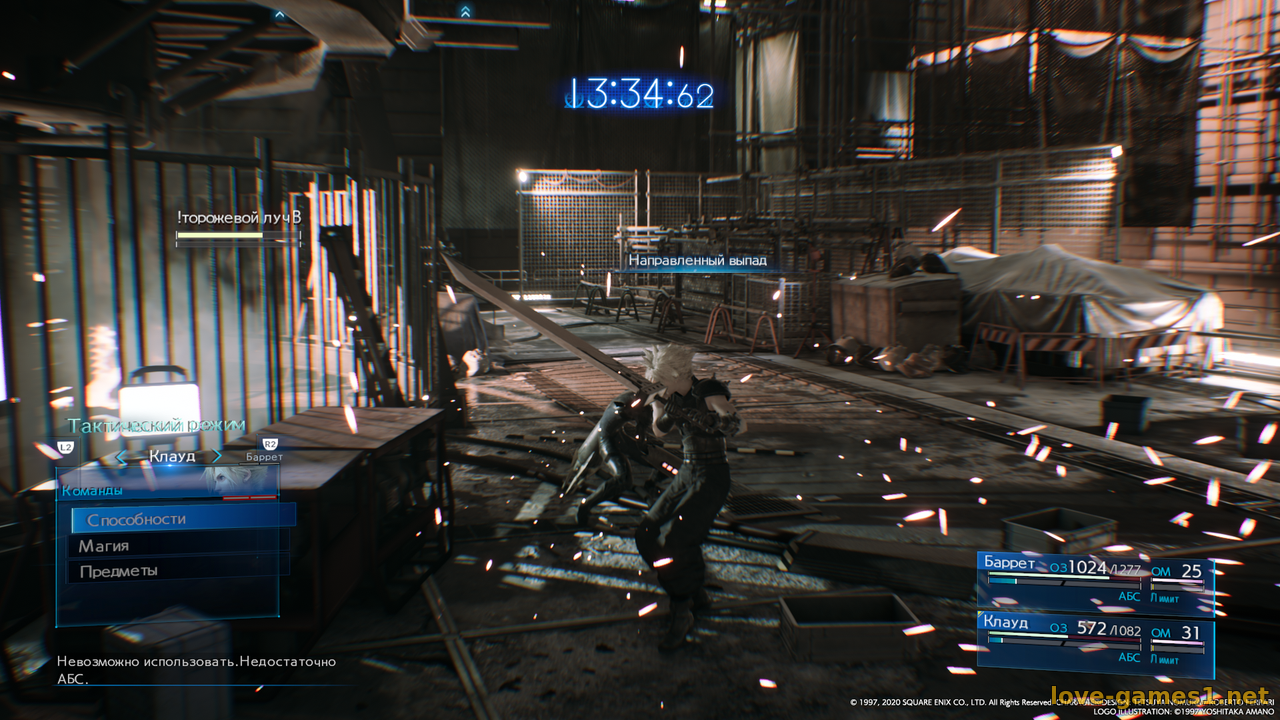Select the Способности command
This screenshot has height=720, width=1280.
182,519
